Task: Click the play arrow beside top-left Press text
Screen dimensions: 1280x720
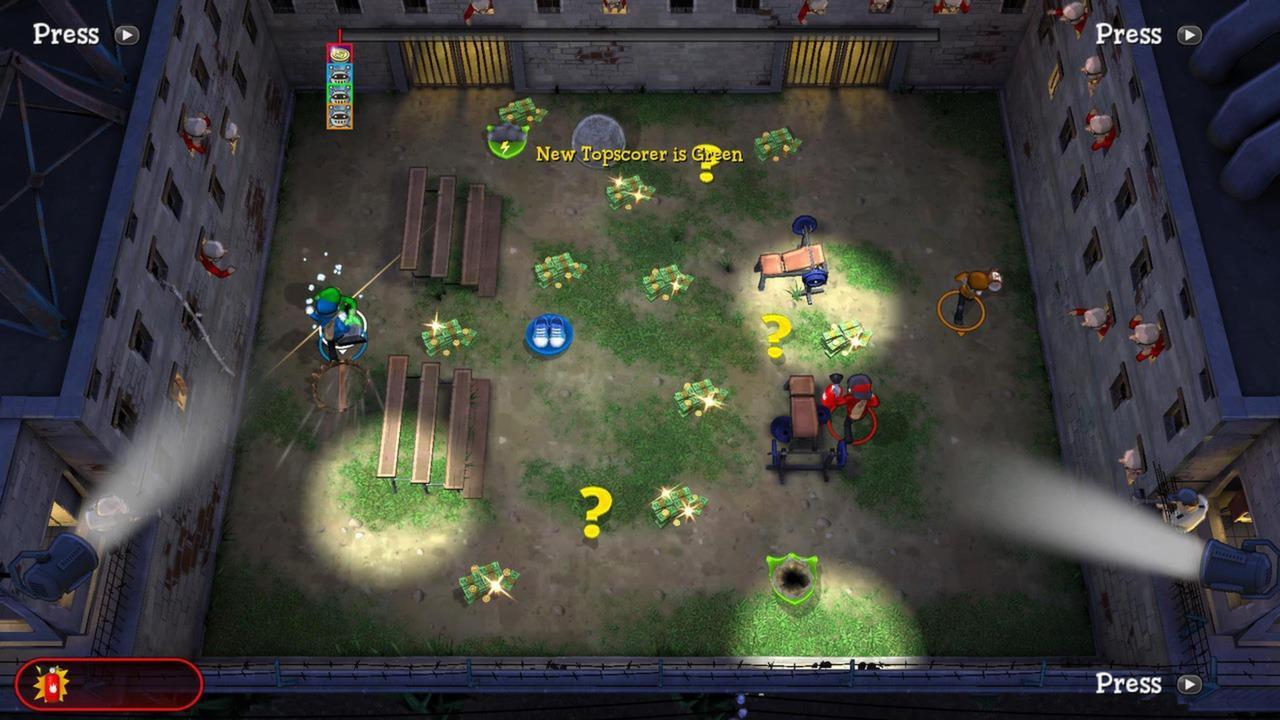Action: tap(125, 35)
